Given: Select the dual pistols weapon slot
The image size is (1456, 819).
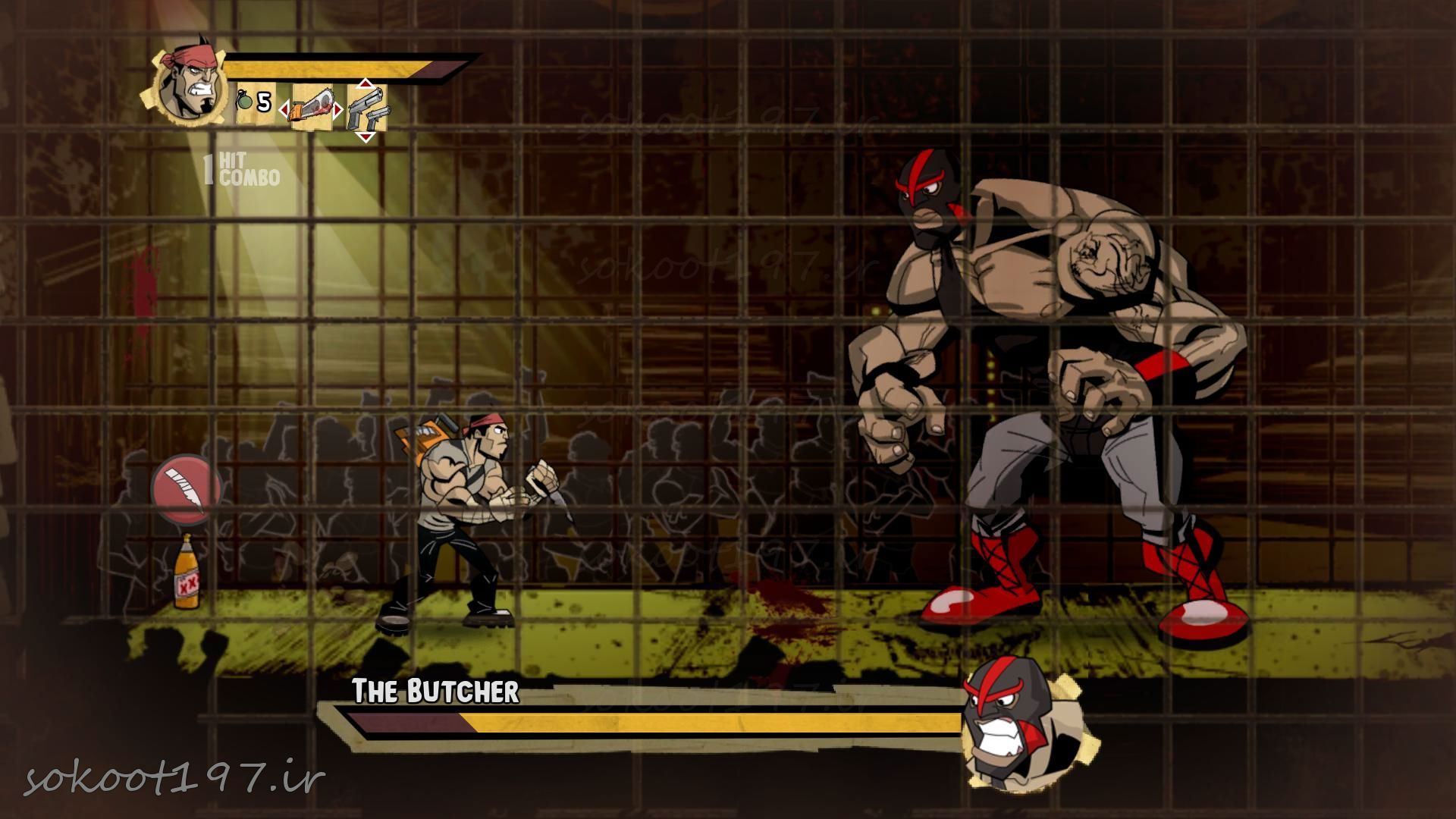Looking at the screenshot, I should [367, 109].
